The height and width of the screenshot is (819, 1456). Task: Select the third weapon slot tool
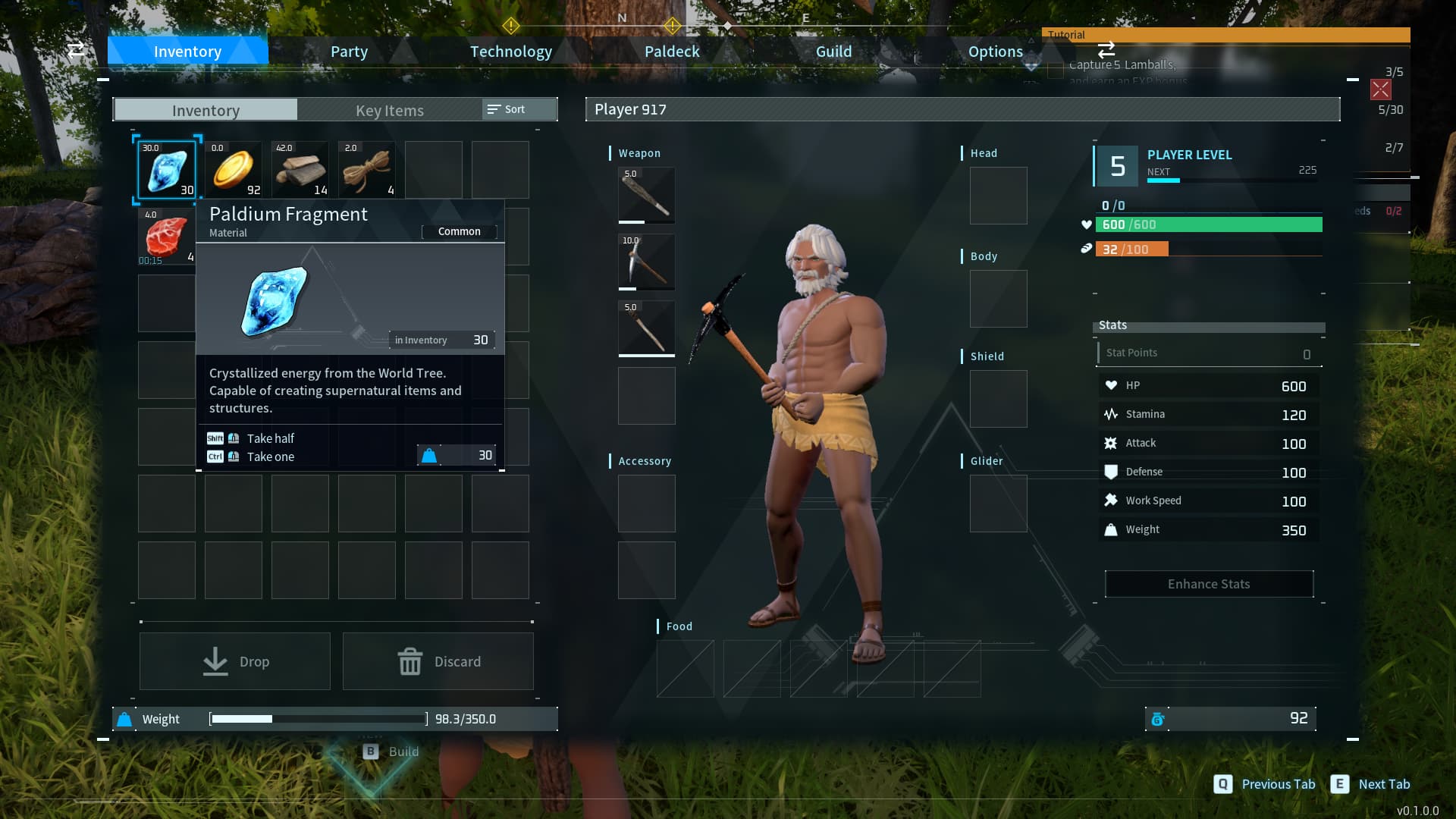tap(646, 328)
